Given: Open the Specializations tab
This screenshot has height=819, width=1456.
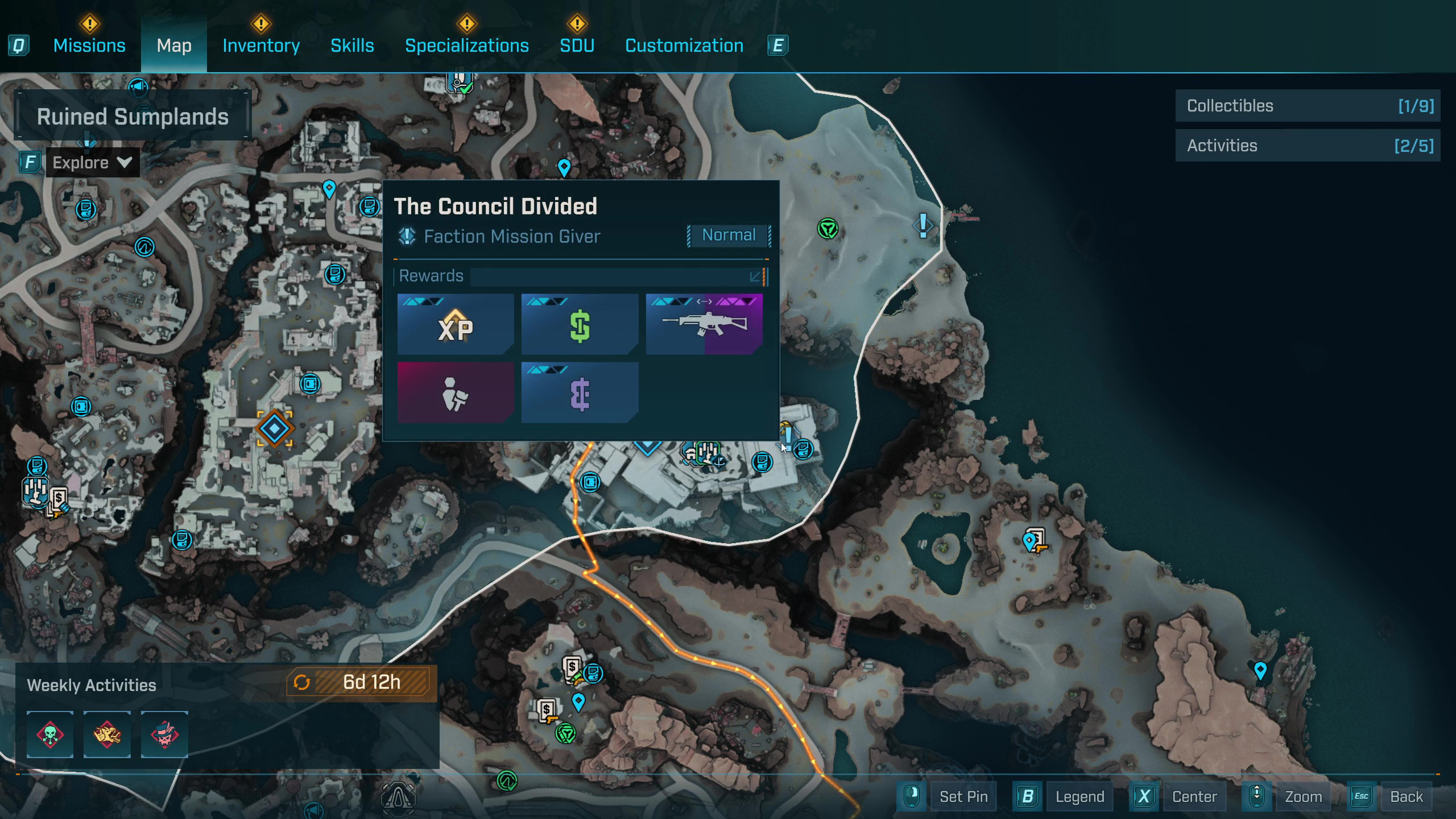Looking at the screenshot, I should pos(466,45).
